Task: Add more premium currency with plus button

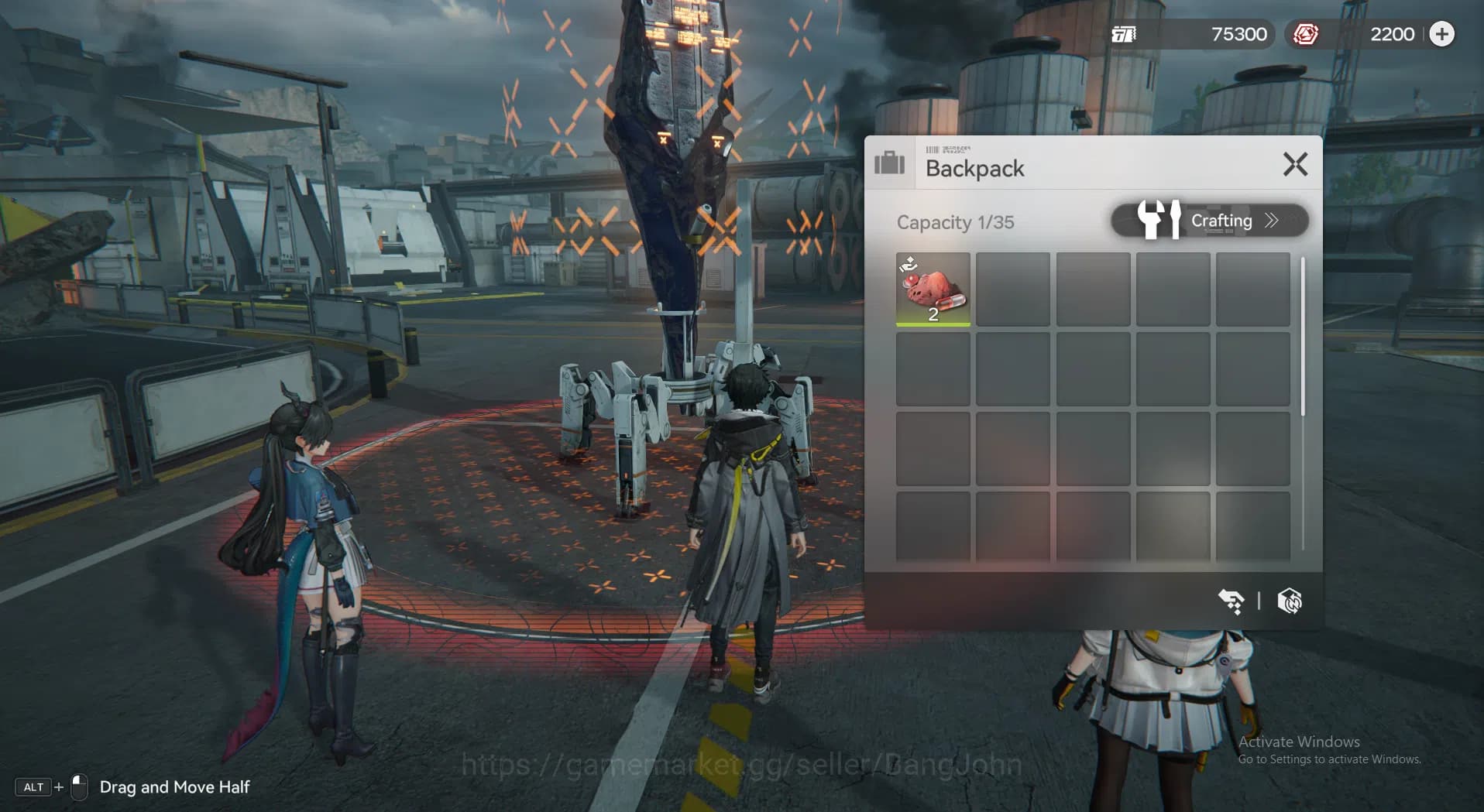Action: (x=1441, y=34)
